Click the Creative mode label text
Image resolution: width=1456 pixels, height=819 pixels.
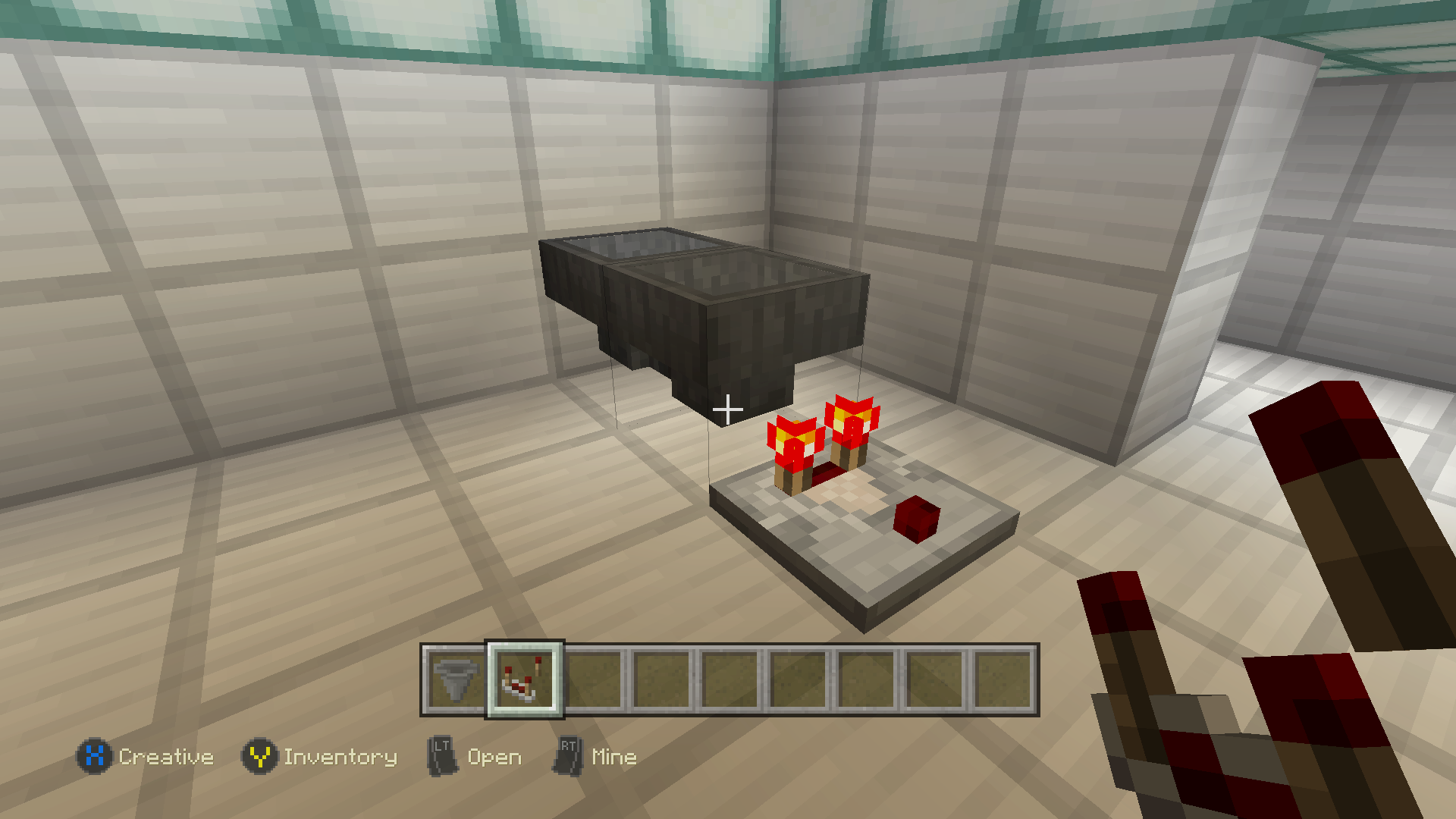point(166,756)
